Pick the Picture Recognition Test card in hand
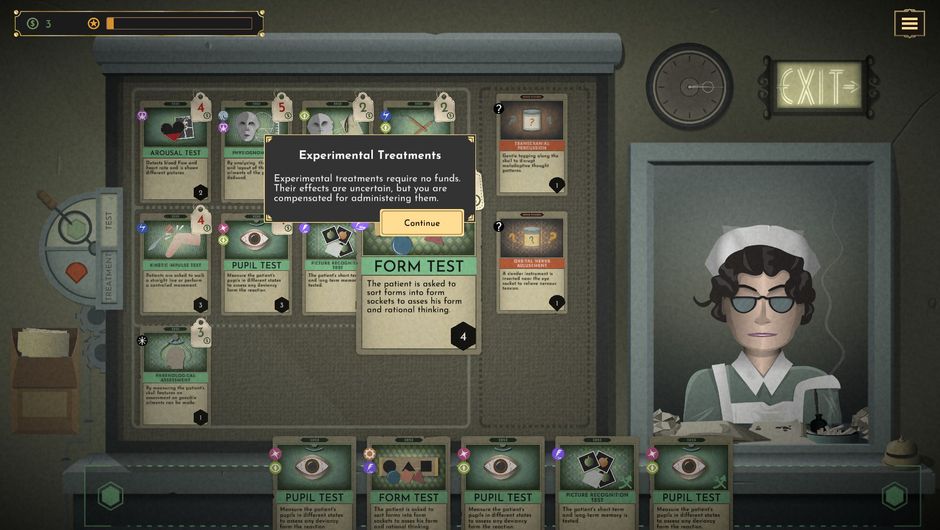 coord(596,482)
